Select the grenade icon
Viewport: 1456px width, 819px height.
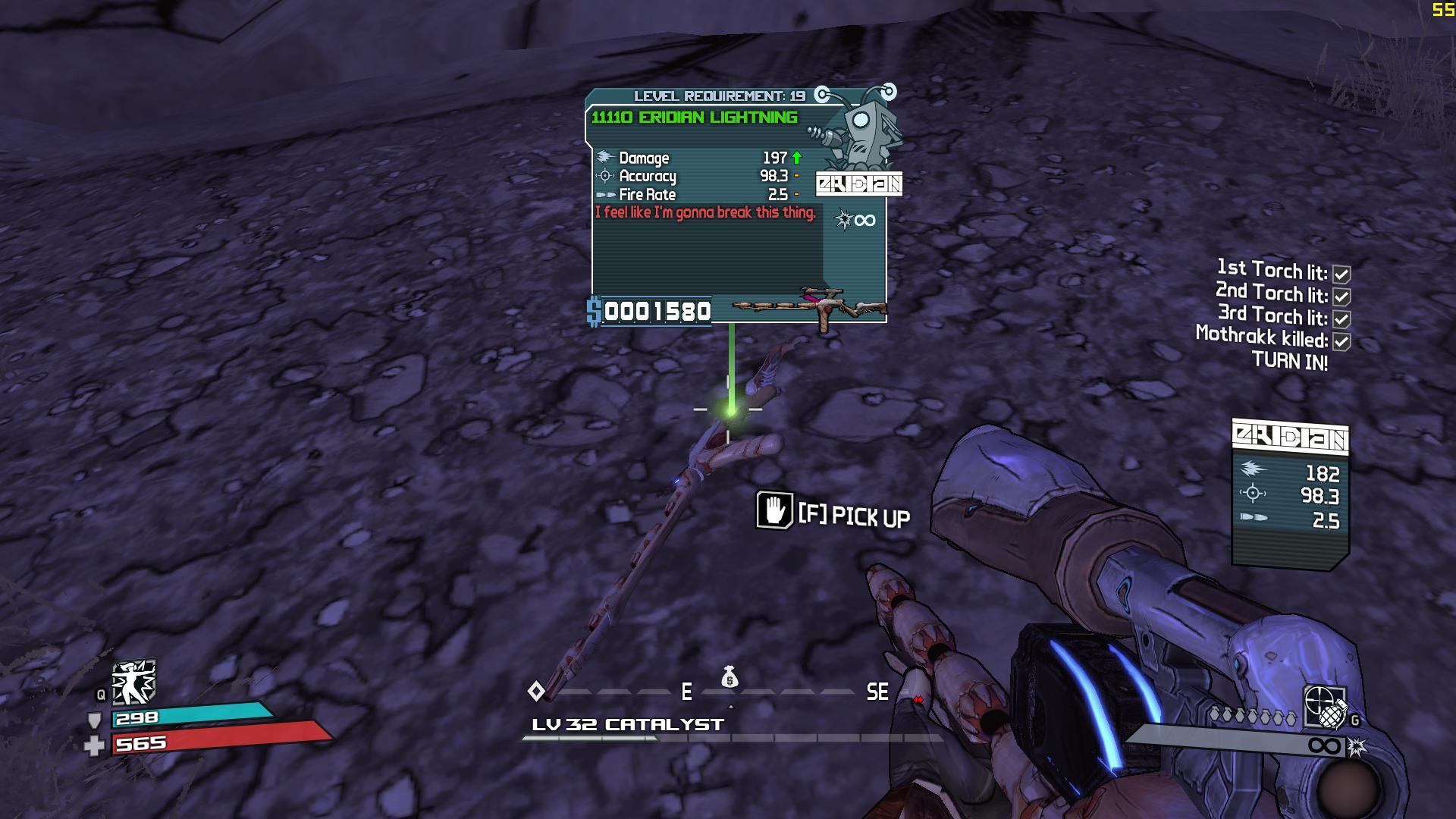click(1332, 715)
